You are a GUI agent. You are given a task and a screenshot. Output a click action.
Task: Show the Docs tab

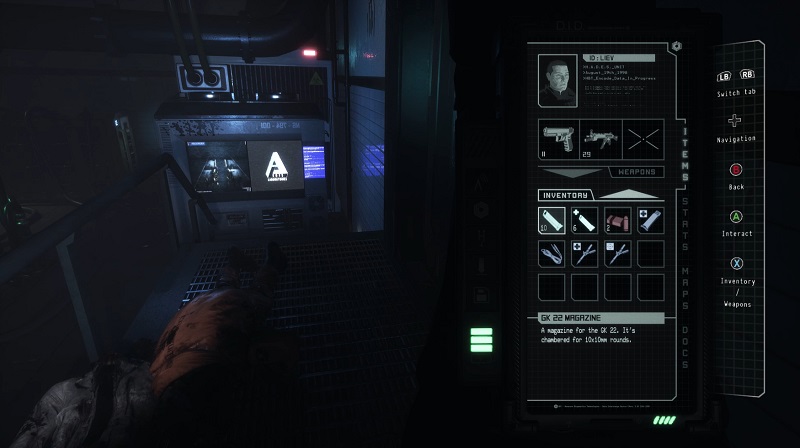click(x=685, y=347)
